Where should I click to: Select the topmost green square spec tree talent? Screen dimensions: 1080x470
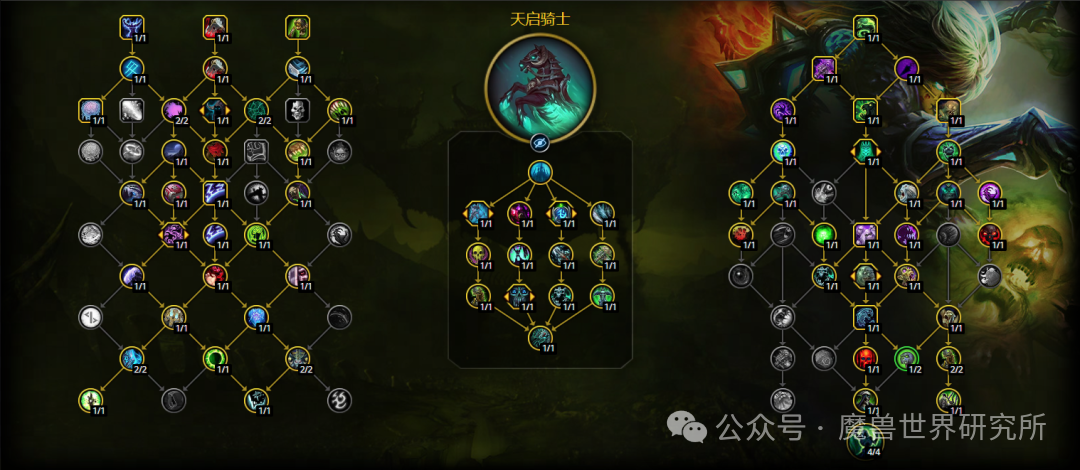click(x=865, y=27)
